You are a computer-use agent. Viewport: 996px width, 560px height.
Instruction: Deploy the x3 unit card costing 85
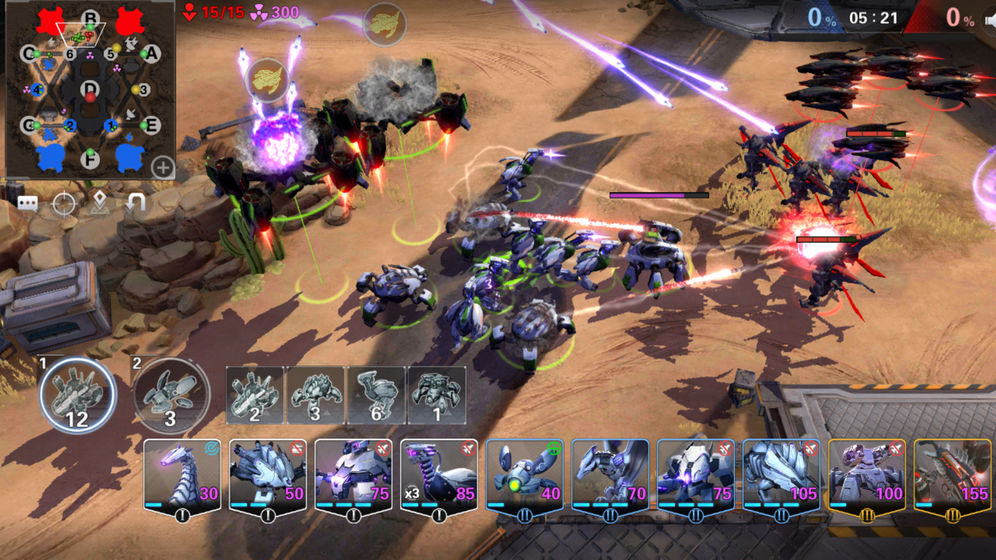coord(438,478)
